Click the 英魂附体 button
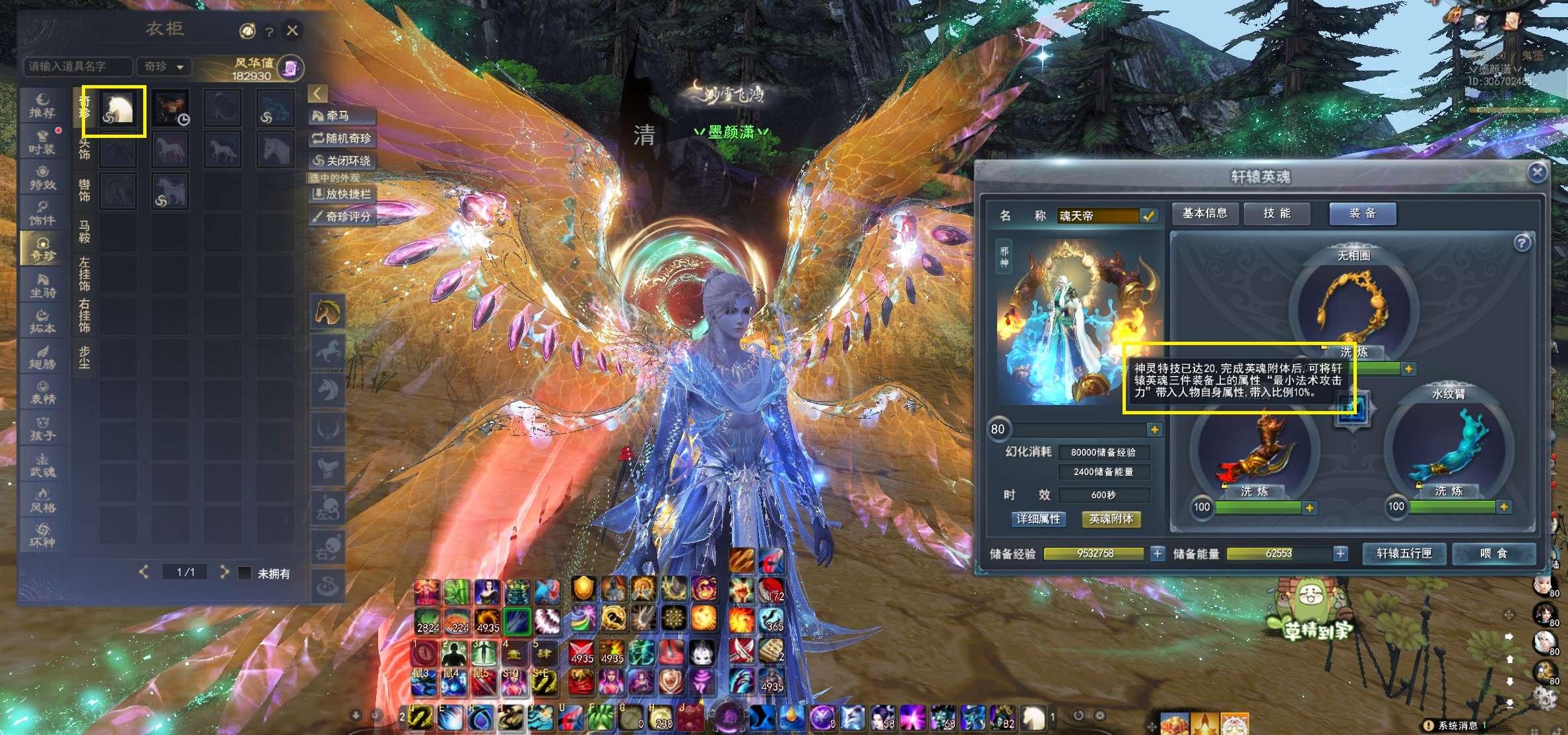Image resolution: width=1568 pixels, height=735 pixels. (1111, 519)
